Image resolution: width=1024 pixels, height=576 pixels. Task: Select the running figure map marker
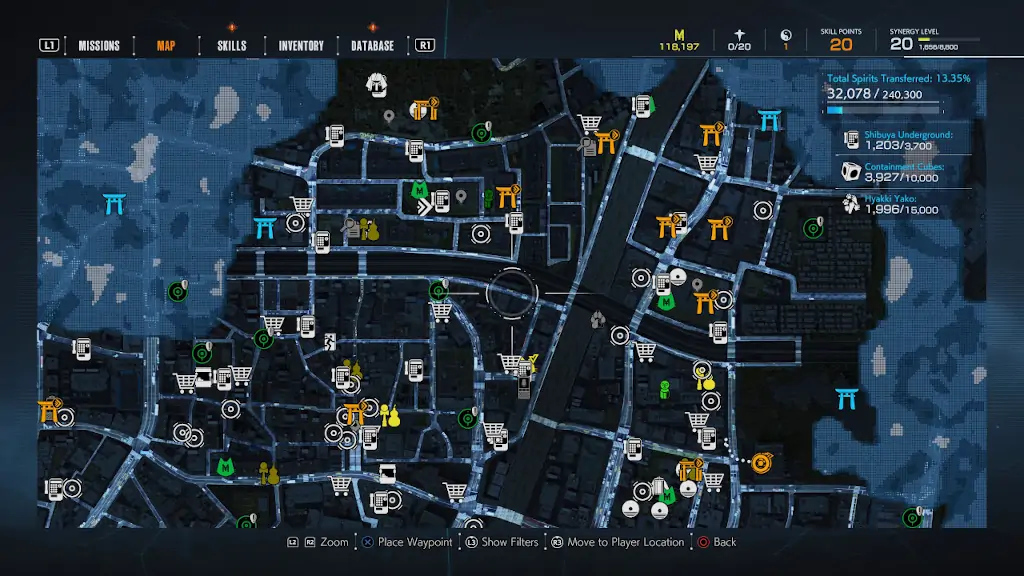(329, 342)
